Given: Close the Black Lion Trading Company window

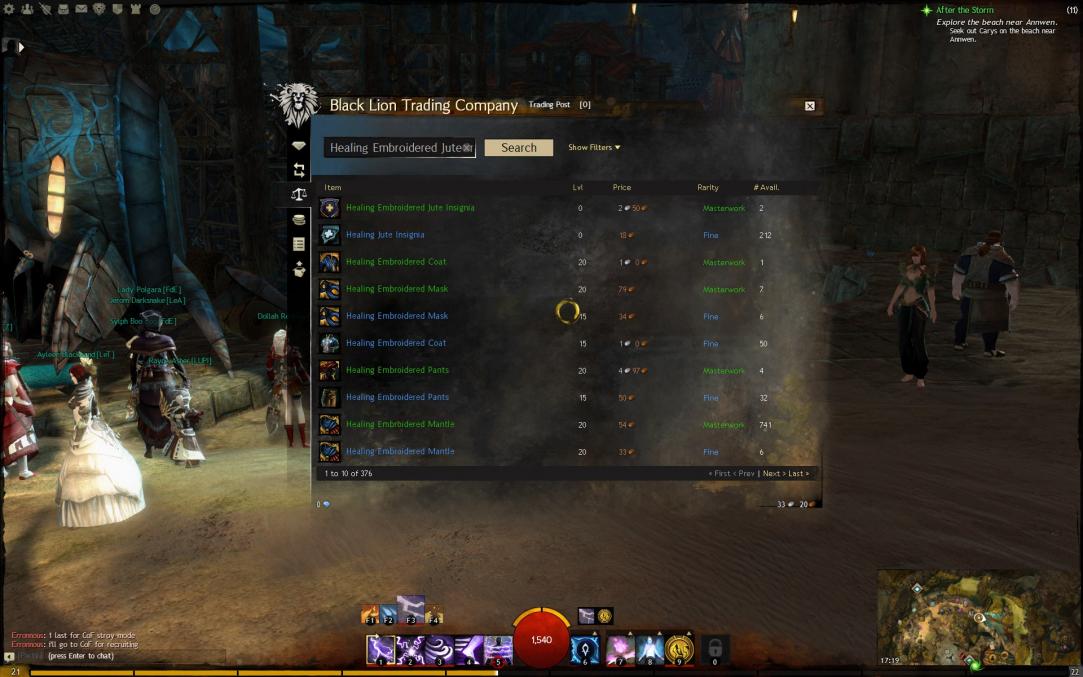Looking at the screenshot, I should pos(810,106).
